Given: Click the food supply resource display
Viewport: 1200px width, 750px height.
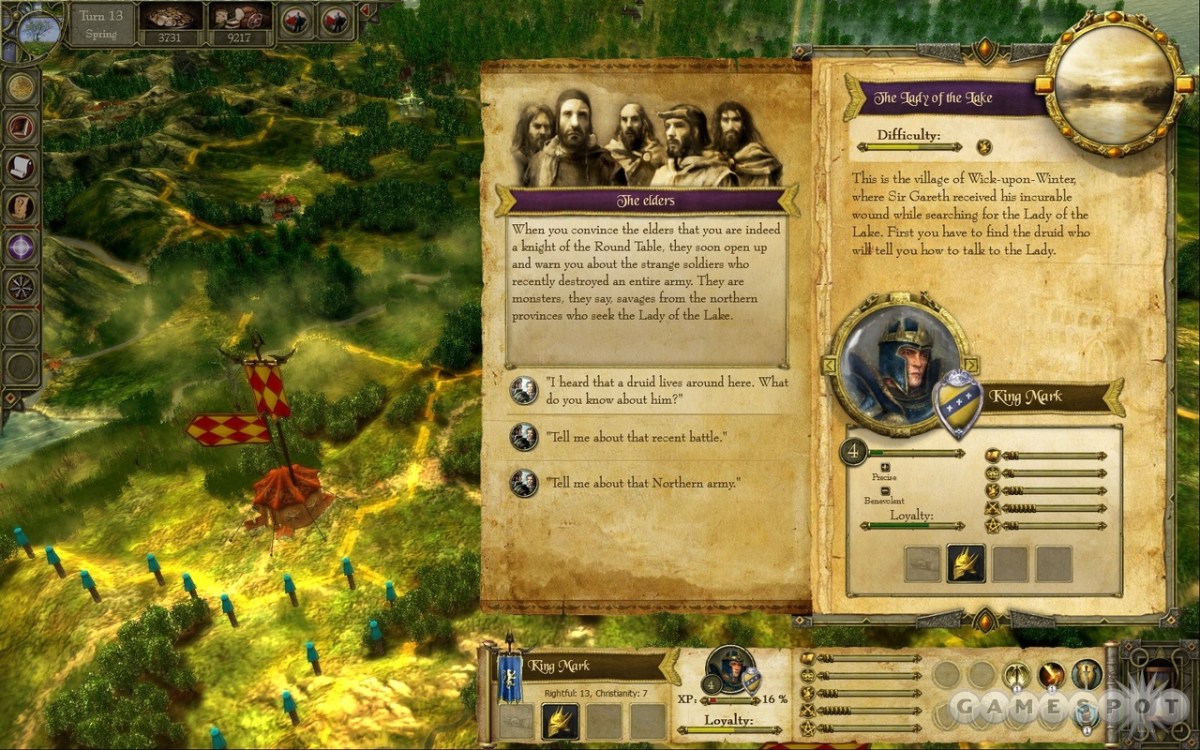Looking at the screenshot, I should (x=240, y=27).
